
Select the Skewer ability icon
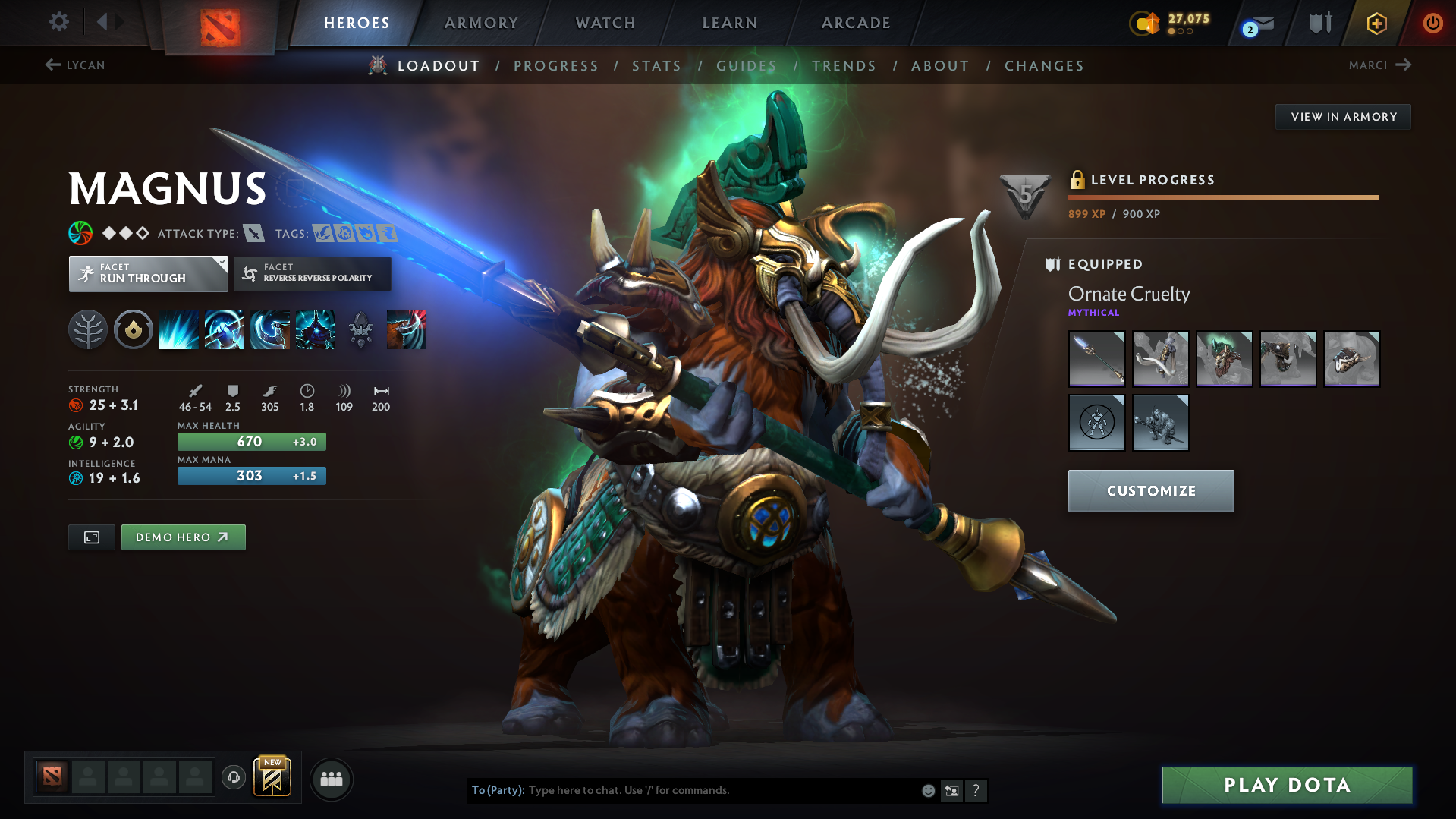(269, 329)
